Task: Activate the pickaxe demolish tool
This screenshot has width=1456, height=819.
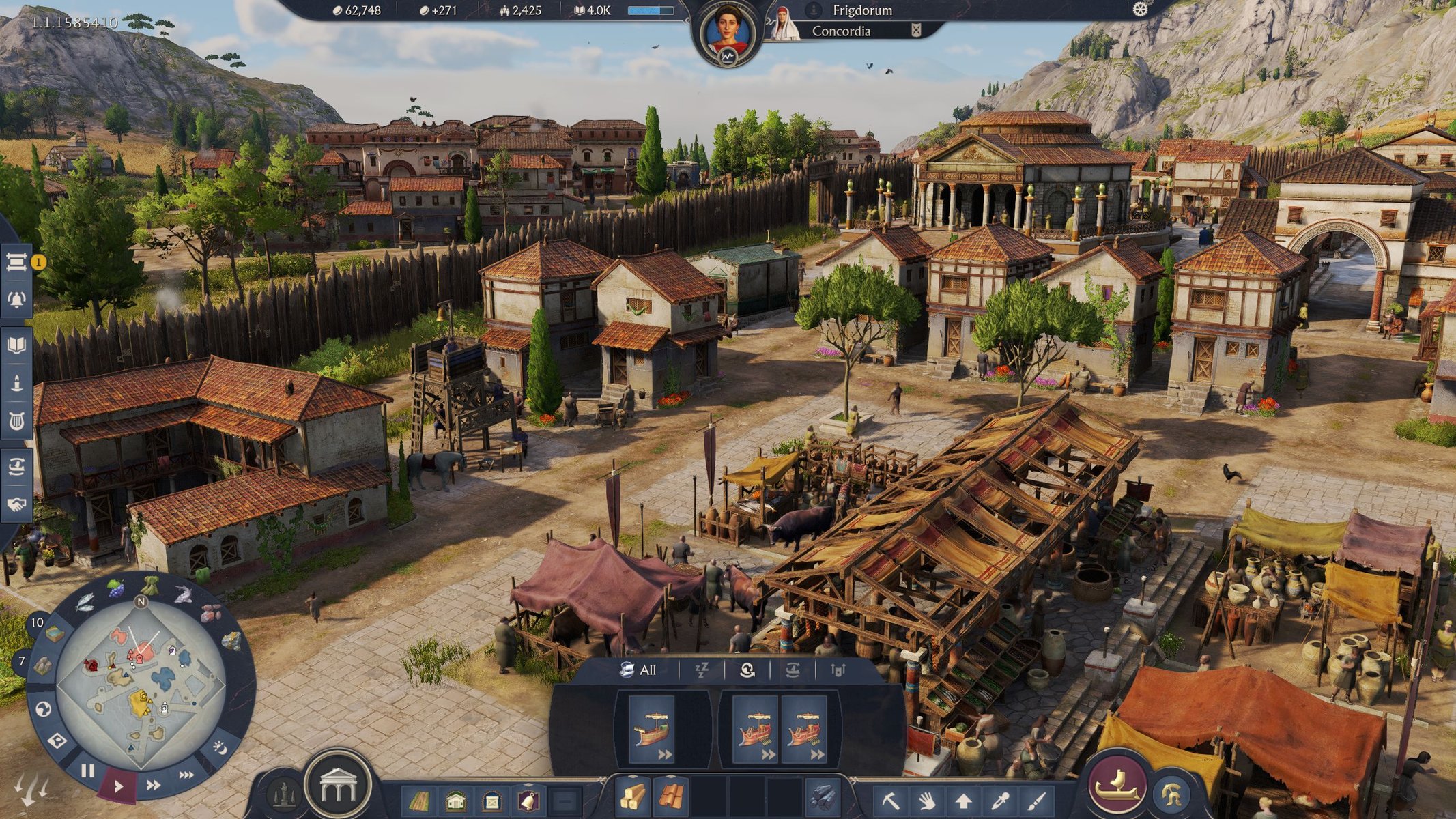Action: click(x=891, y=800)
